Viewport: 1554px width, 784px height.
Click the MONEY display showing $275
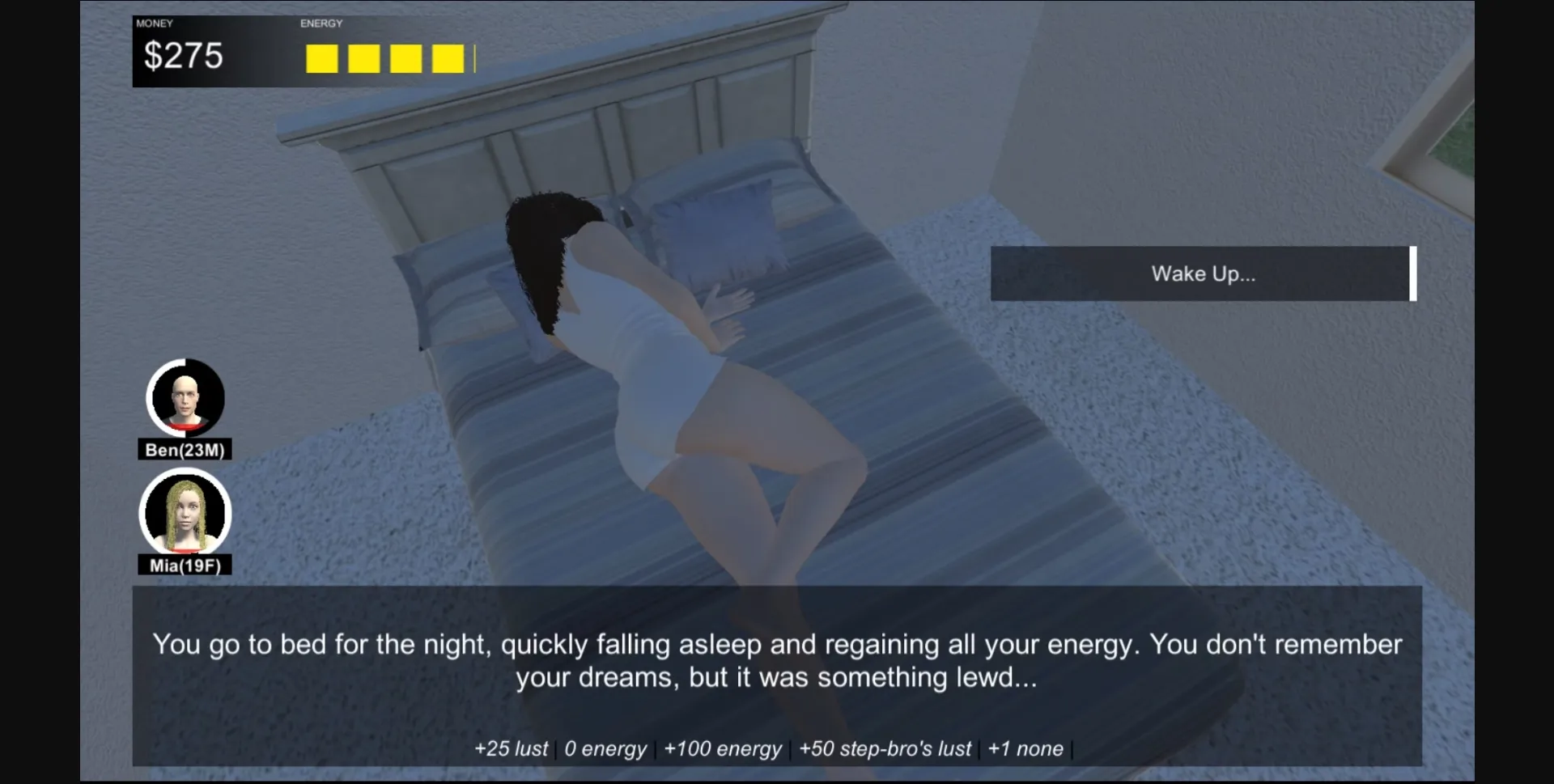(184, 55)
